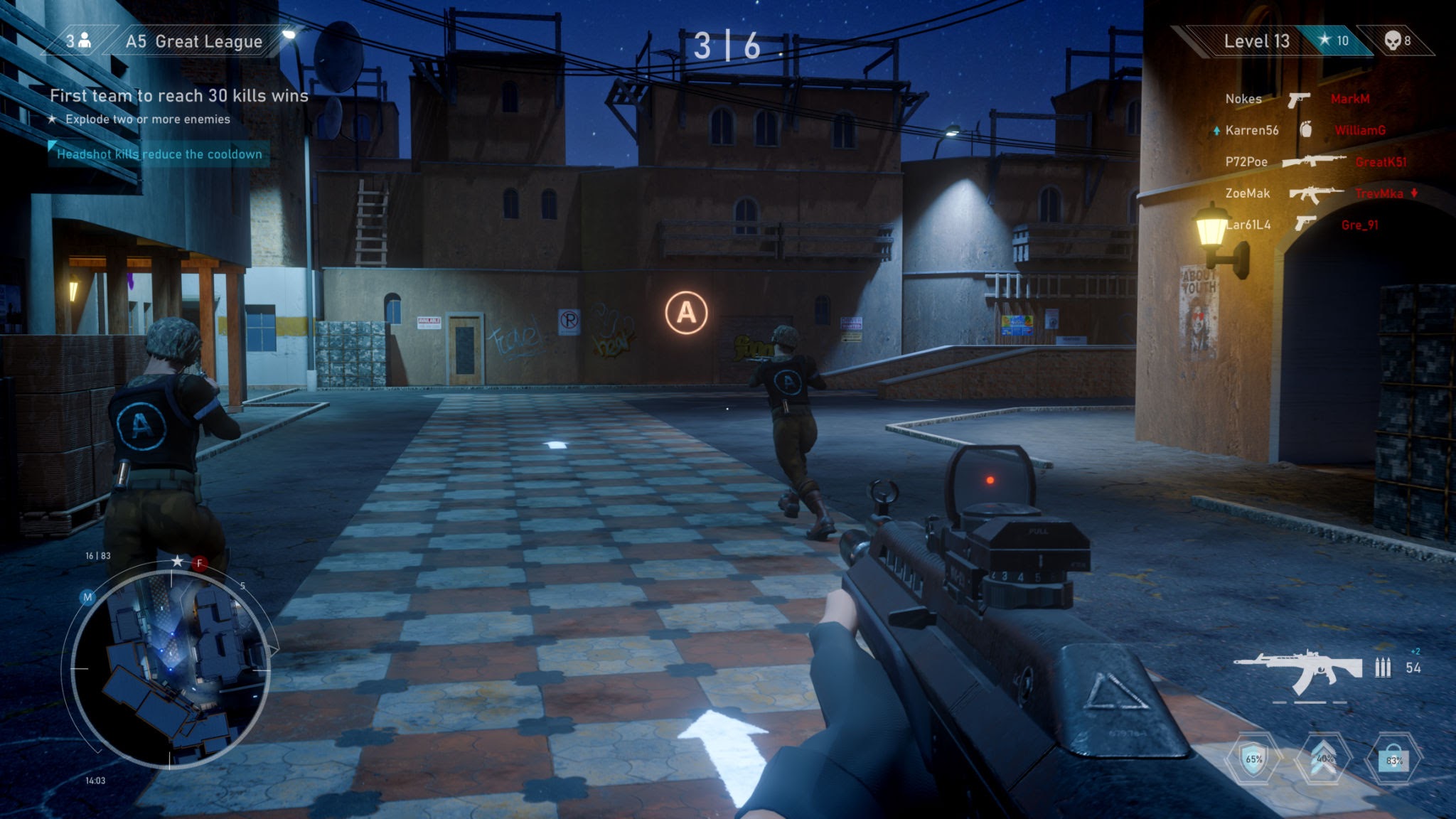
Task: Open the A5 Great League panel
Action: (x=193, y=41)
